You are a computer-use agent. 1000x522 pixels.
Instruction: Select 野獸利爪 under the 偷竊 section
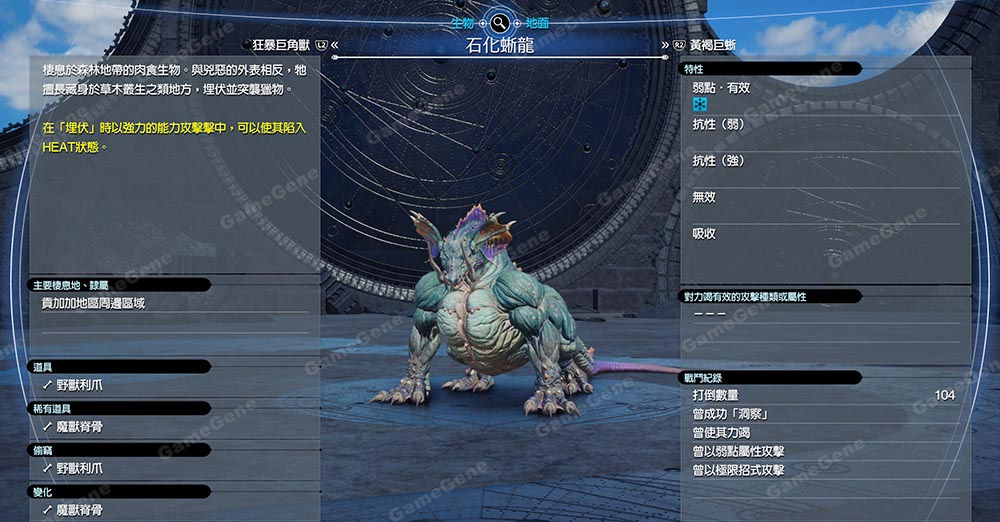tap(78, 468)
